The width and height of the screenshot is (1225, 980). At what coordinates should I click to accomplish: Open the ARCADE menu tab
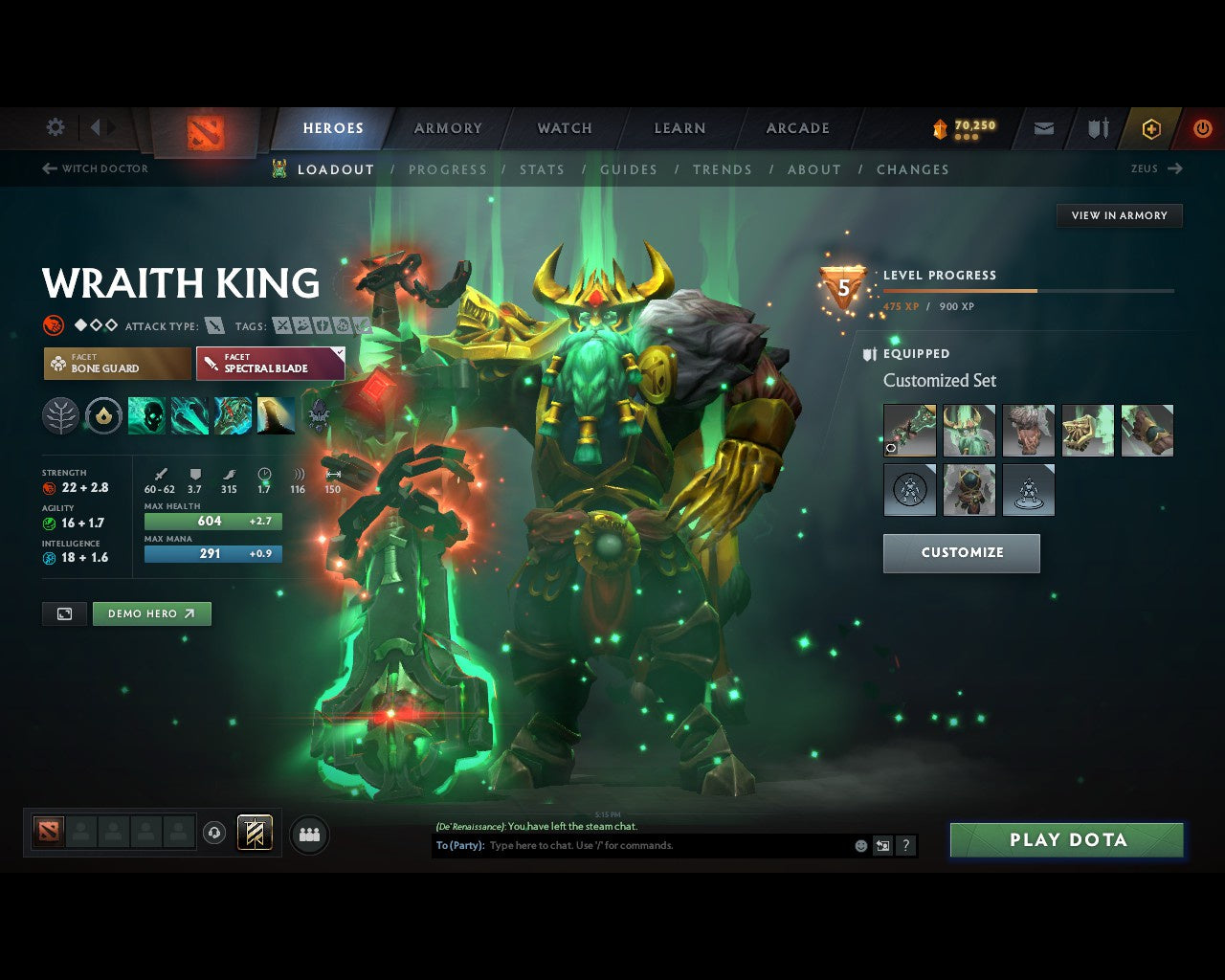pyautogui.click(x=797, y=127)
